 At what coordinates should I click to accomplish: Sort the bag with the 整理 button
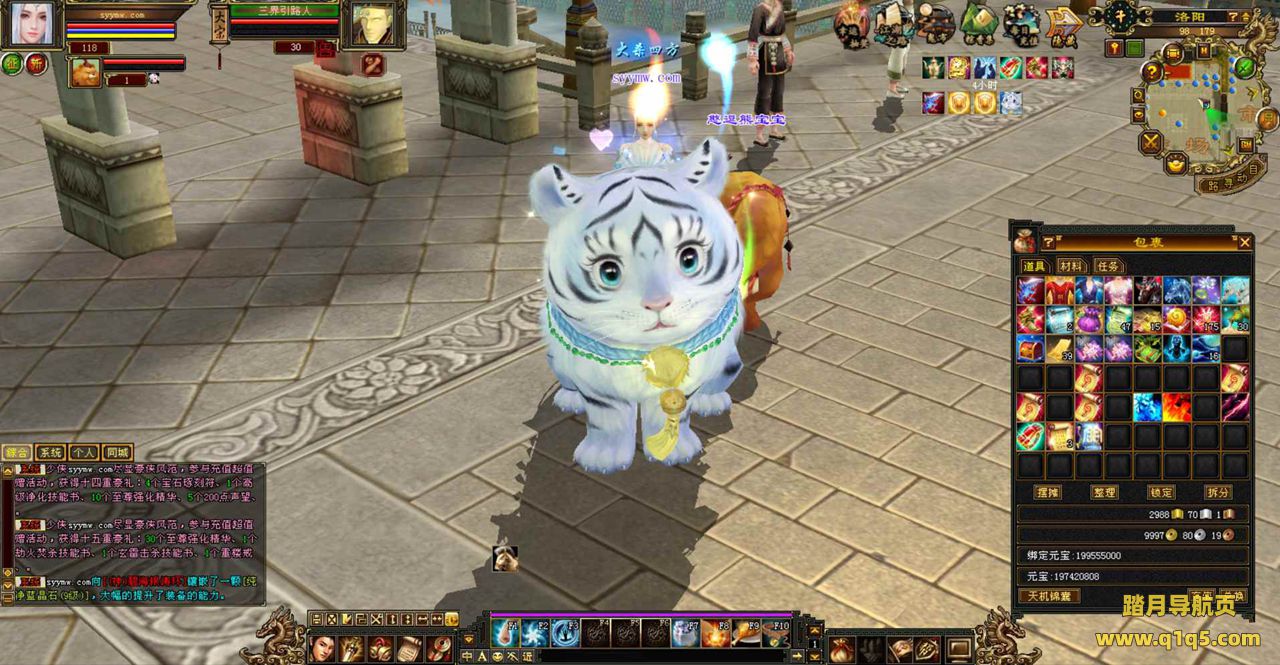[x=1104, y=493]
